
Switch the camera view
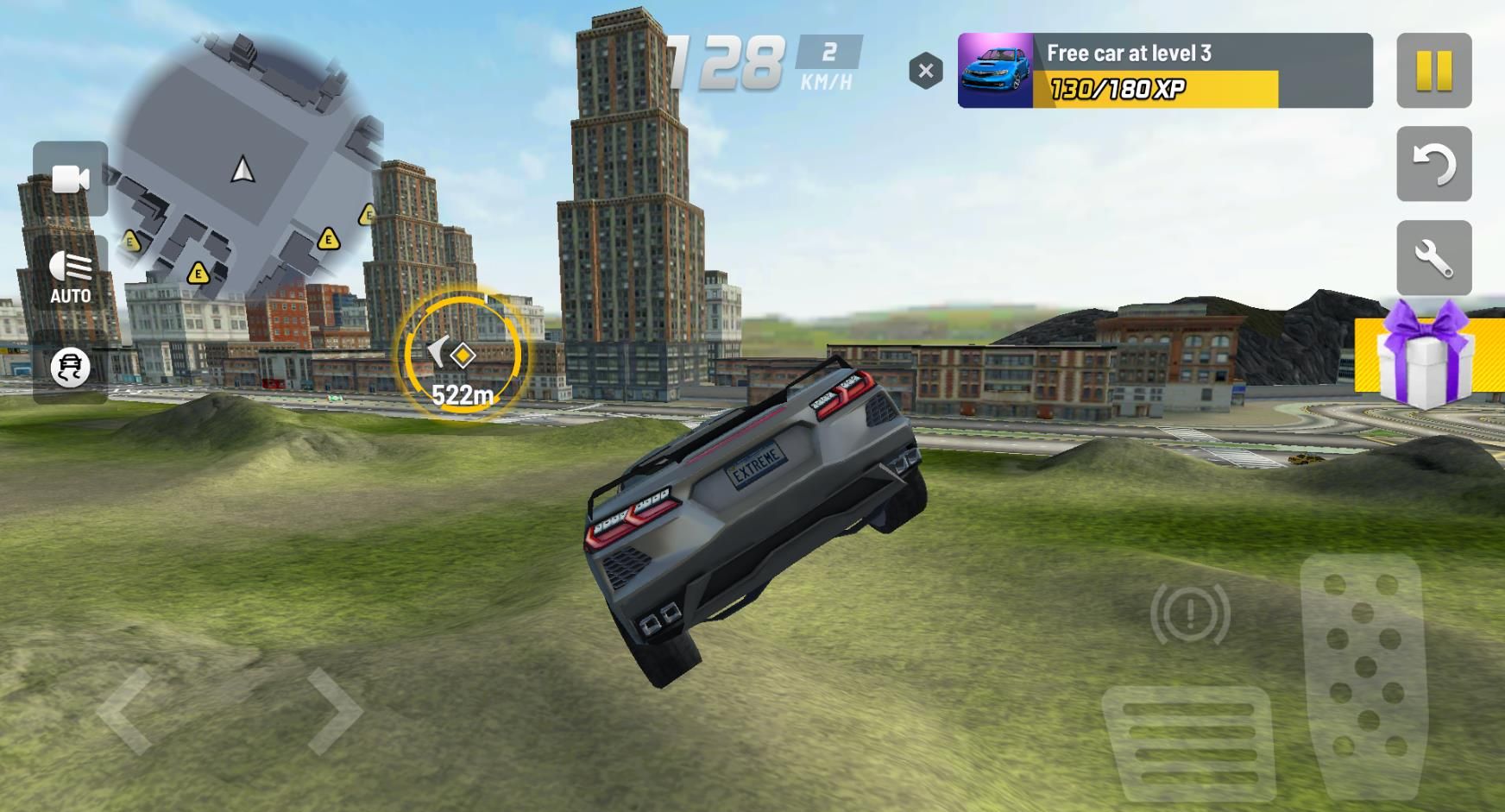(70, 179)
